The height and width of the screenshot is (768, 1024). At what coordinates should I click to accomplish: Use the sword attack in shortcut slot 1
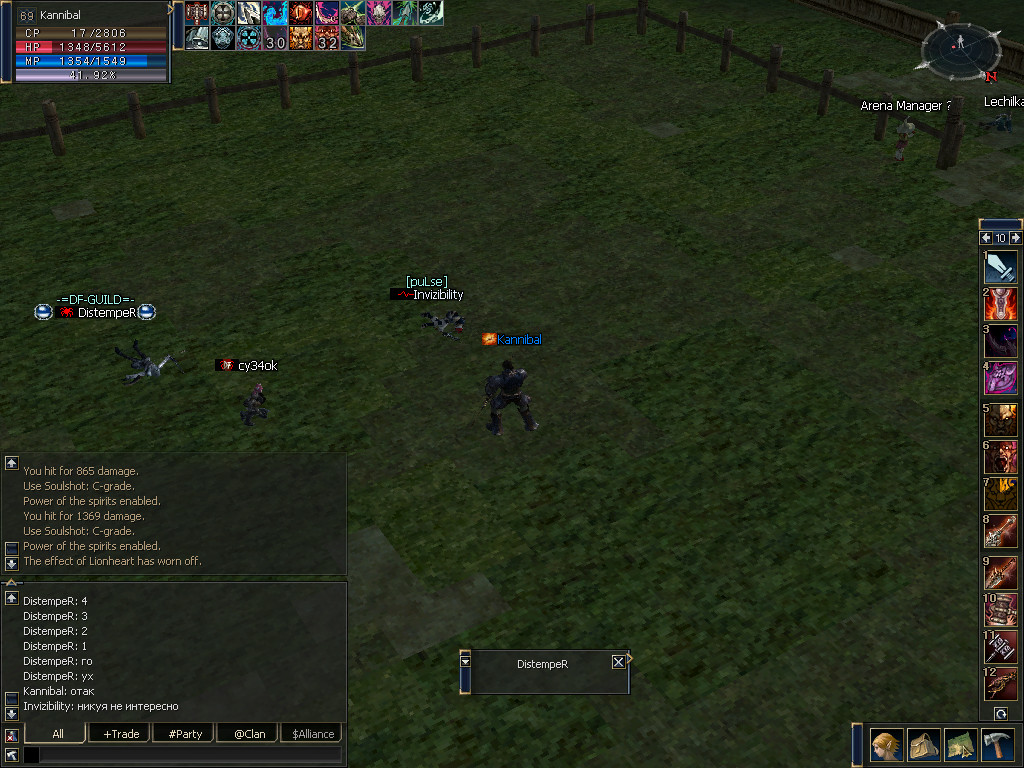1001,267
